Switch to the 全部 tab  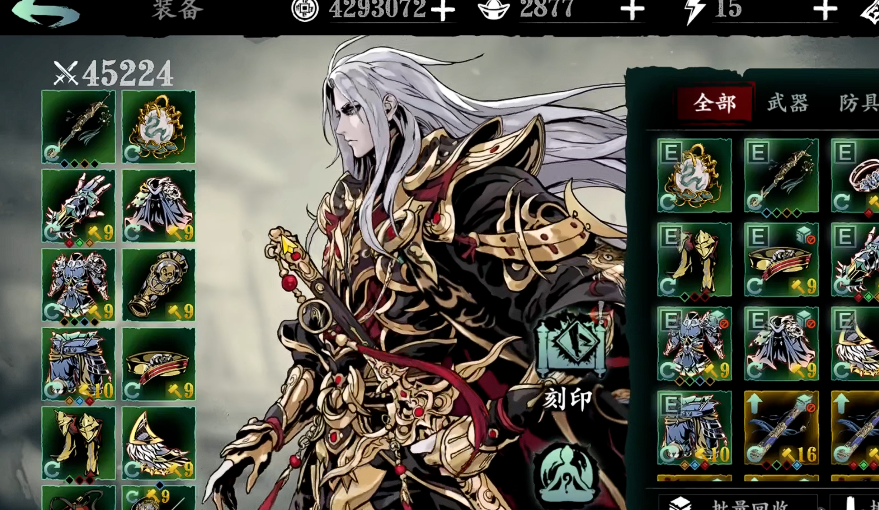click(x=714, y=103)
